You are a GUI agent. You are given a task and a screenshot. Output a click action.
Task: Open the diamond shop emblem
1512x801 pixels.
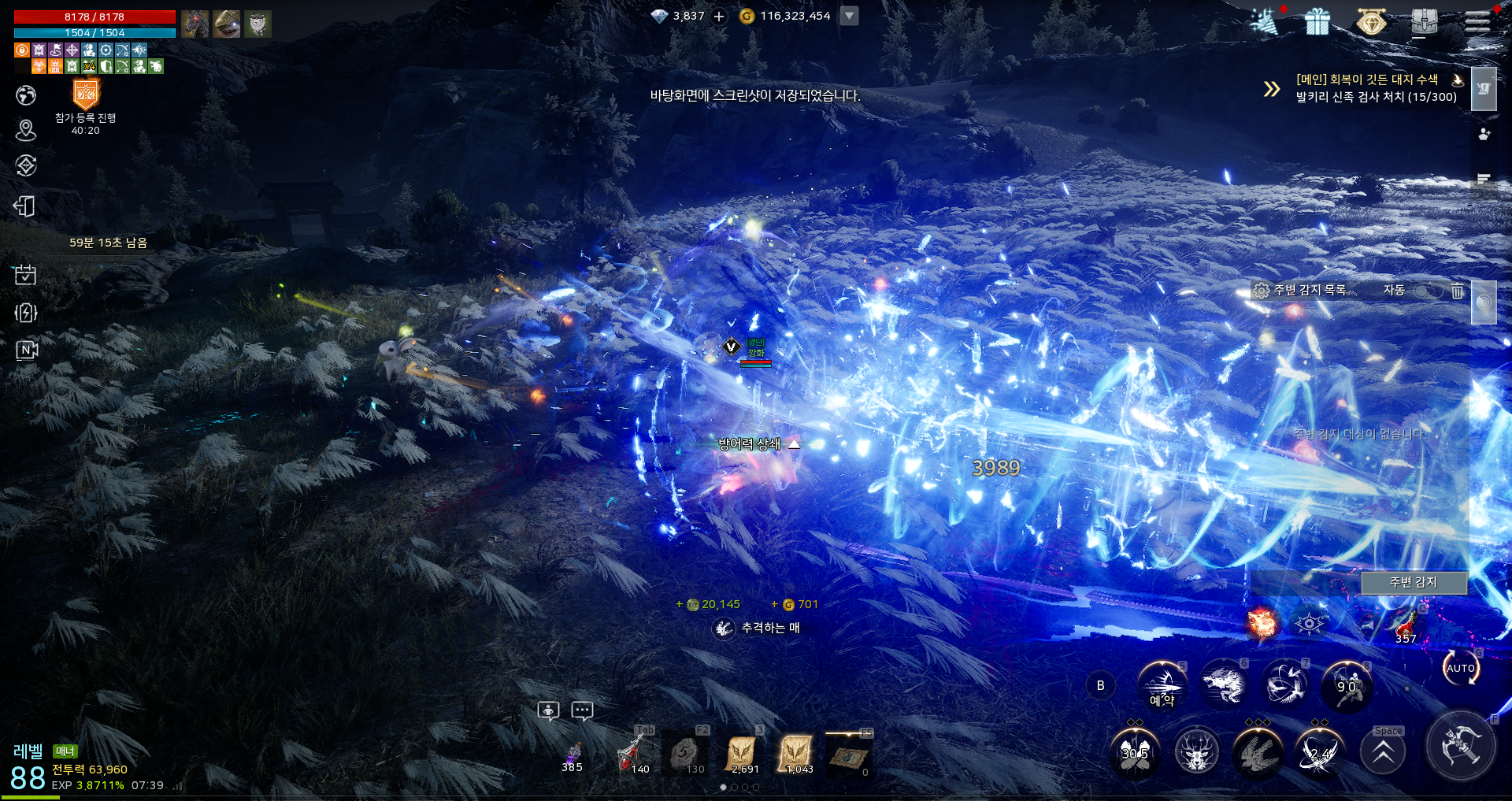pos(1371,22)
